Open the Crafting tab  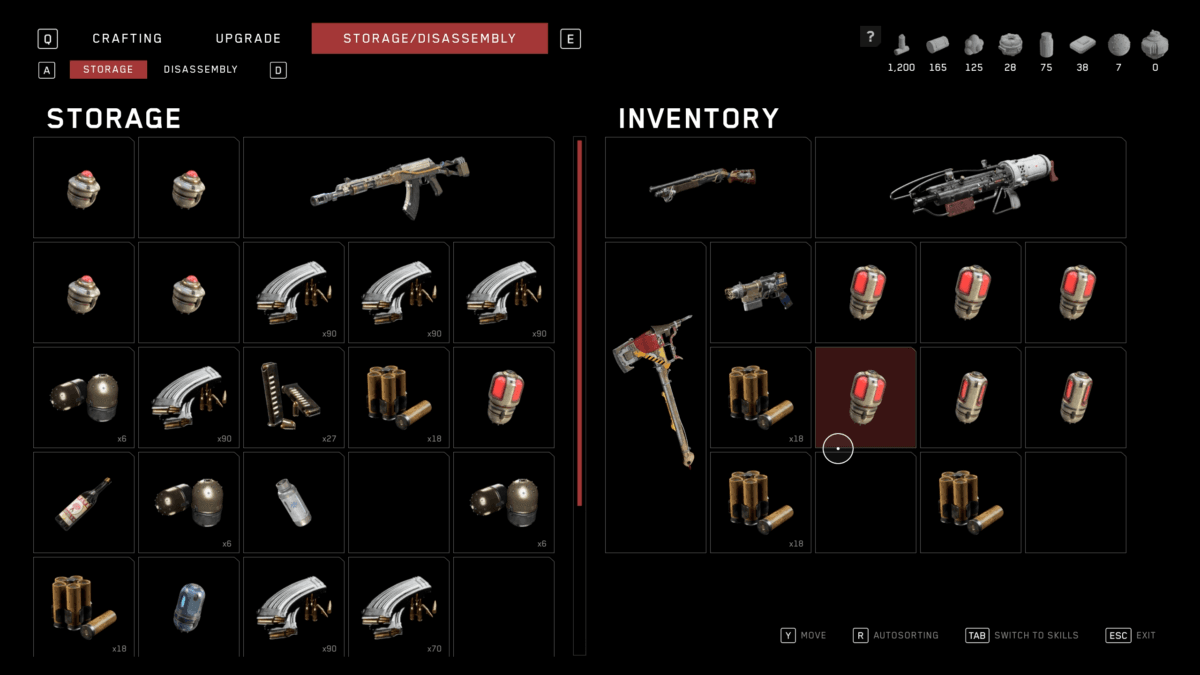point(127,39)
